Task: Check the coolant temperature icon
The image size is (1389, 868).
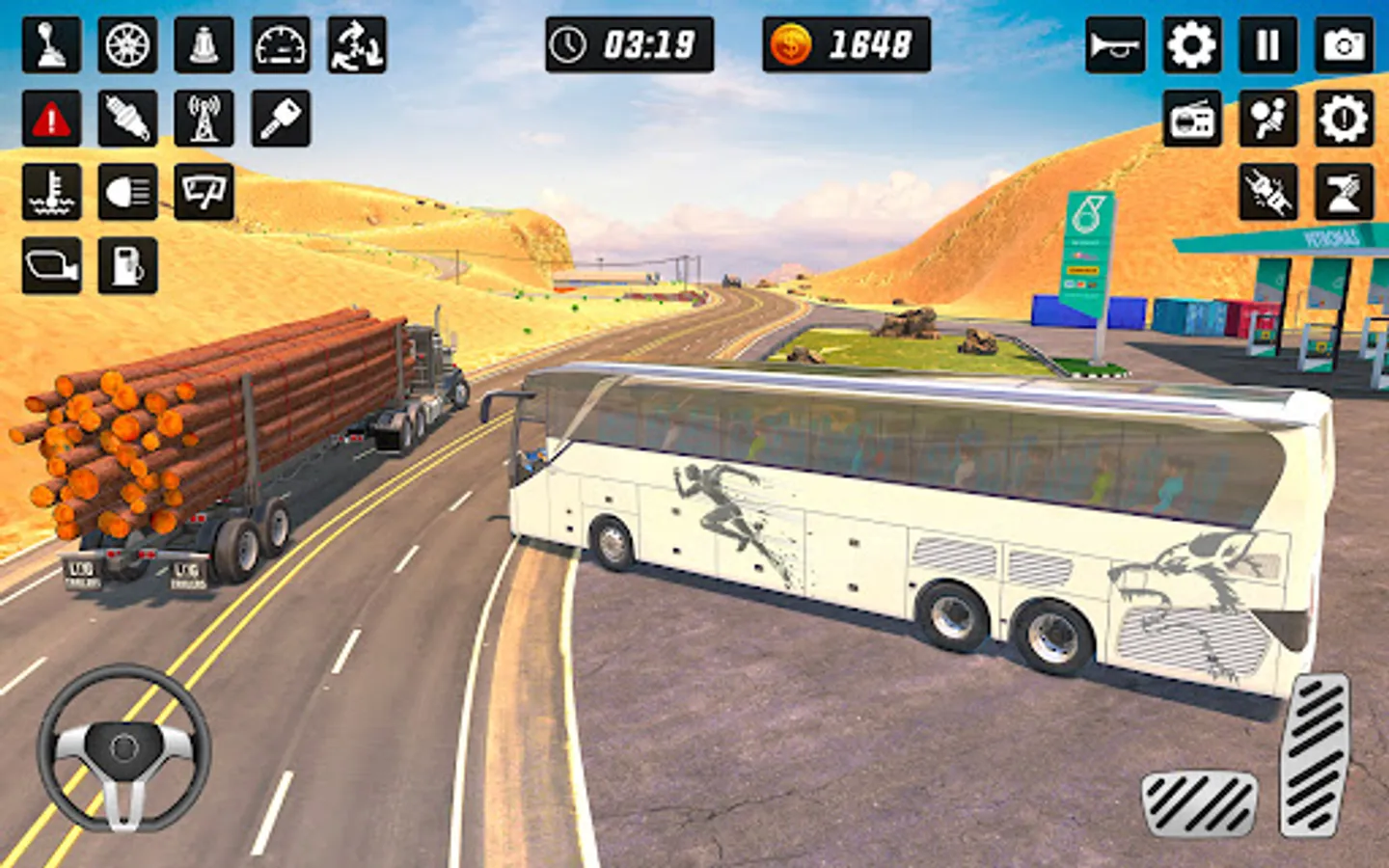Action: click(x=51, y=192)
